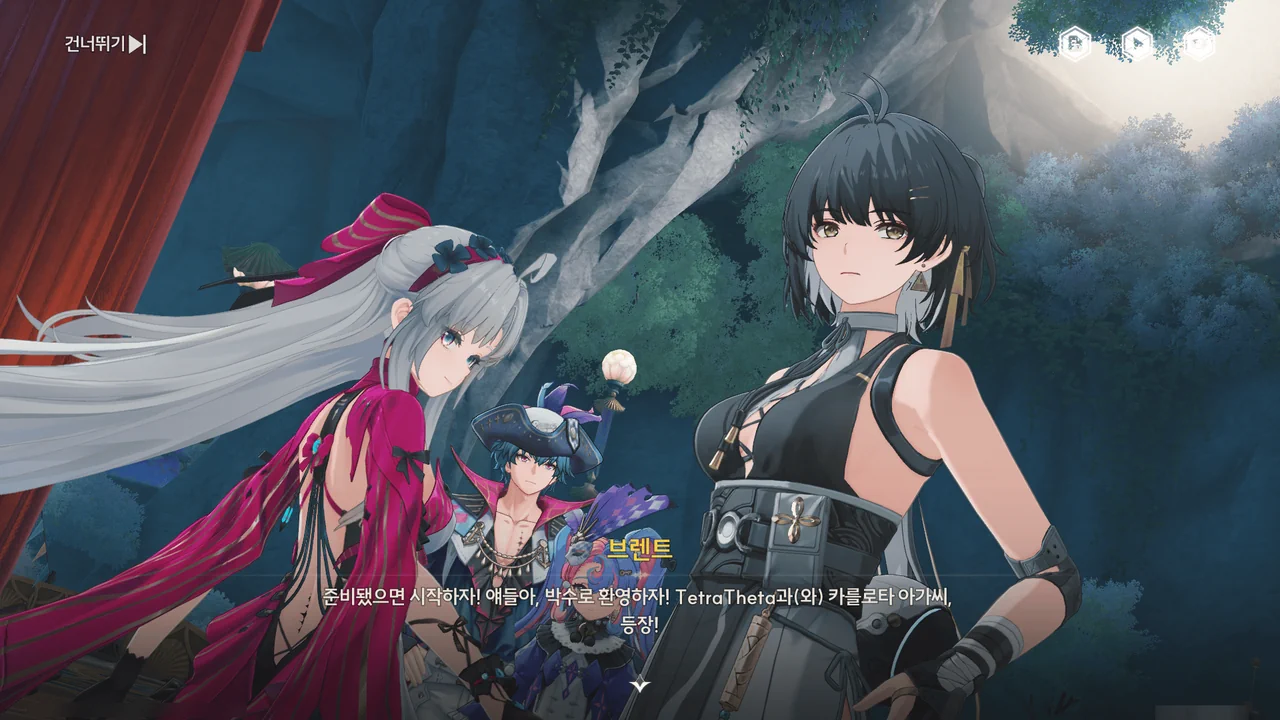Click the faded rightmost hexagon icon
Image resolution: width=1280 pixels, height=720 pixels.
tap(1199, 43)
